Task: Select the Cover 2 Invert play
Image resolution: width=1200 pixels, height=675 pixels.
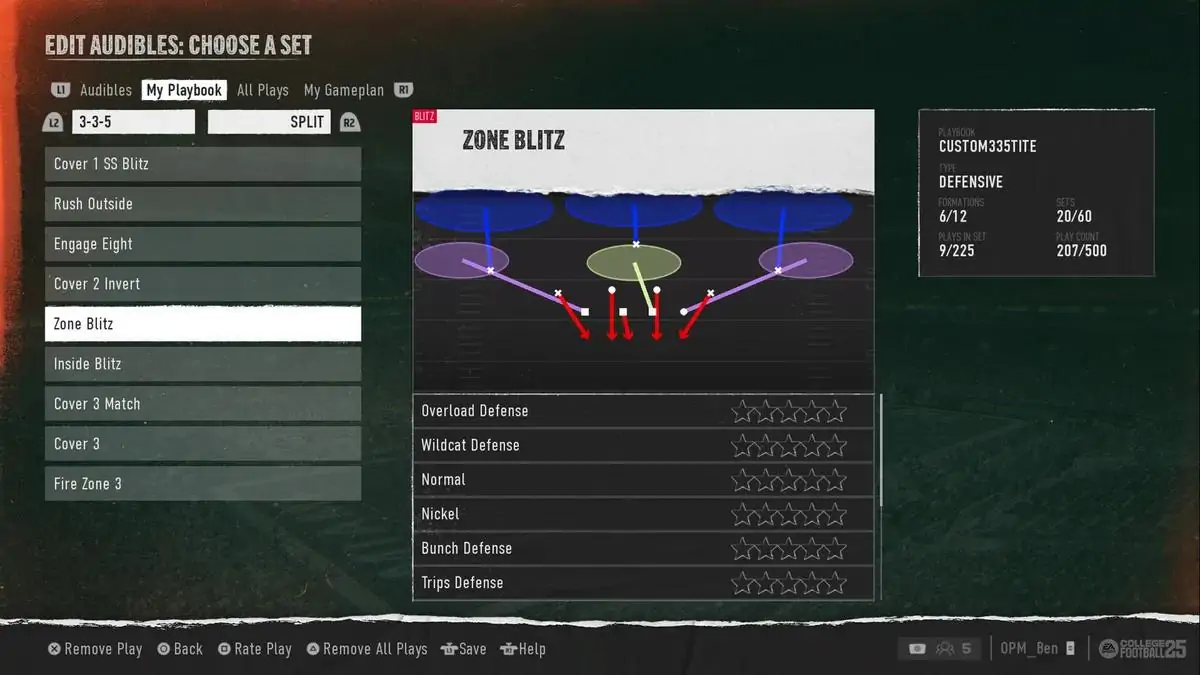Action: click(x=202, y=284)
